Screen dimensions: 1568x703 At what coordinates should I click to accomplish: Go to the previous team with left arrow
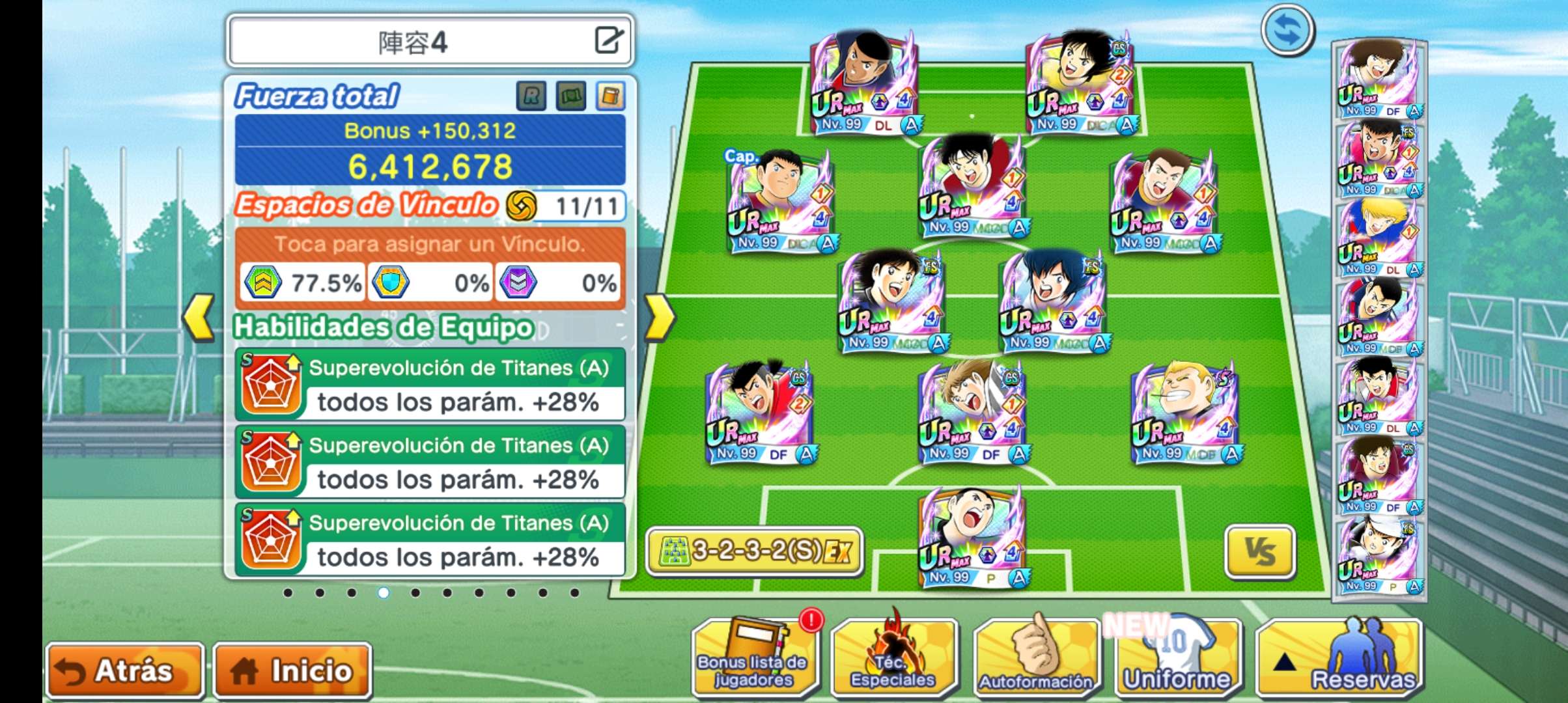pyautogui.click(x=199, y=318)
